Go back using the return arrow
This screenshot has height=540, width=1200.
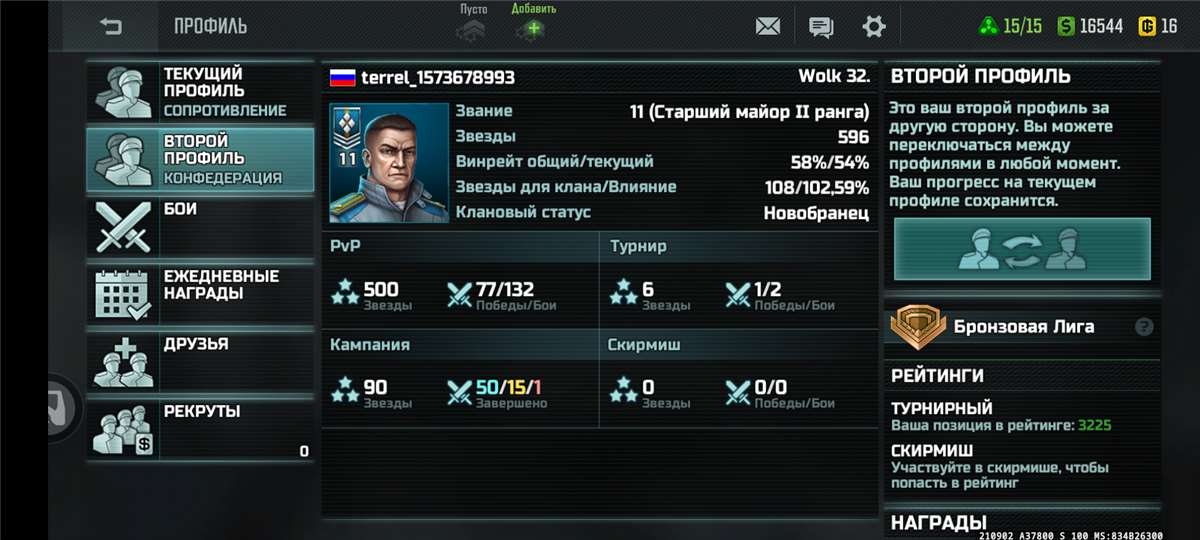[x=110, y=27]
